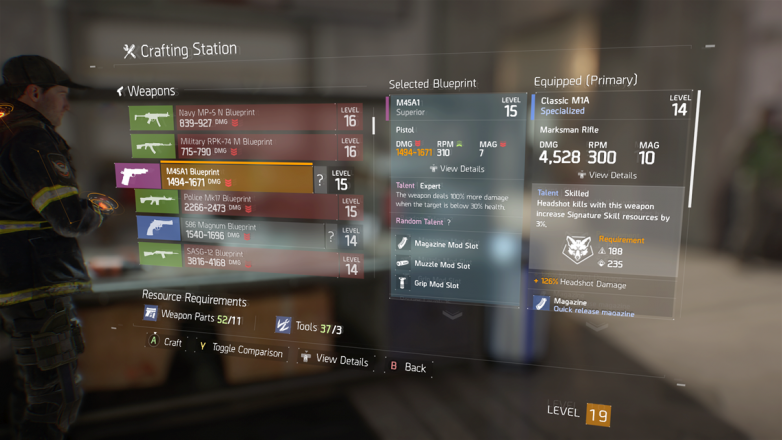This screenshot has width=782, height=440.
Task: Choose the Military RPK-74 M Blueprint
Action: [245, 147]
